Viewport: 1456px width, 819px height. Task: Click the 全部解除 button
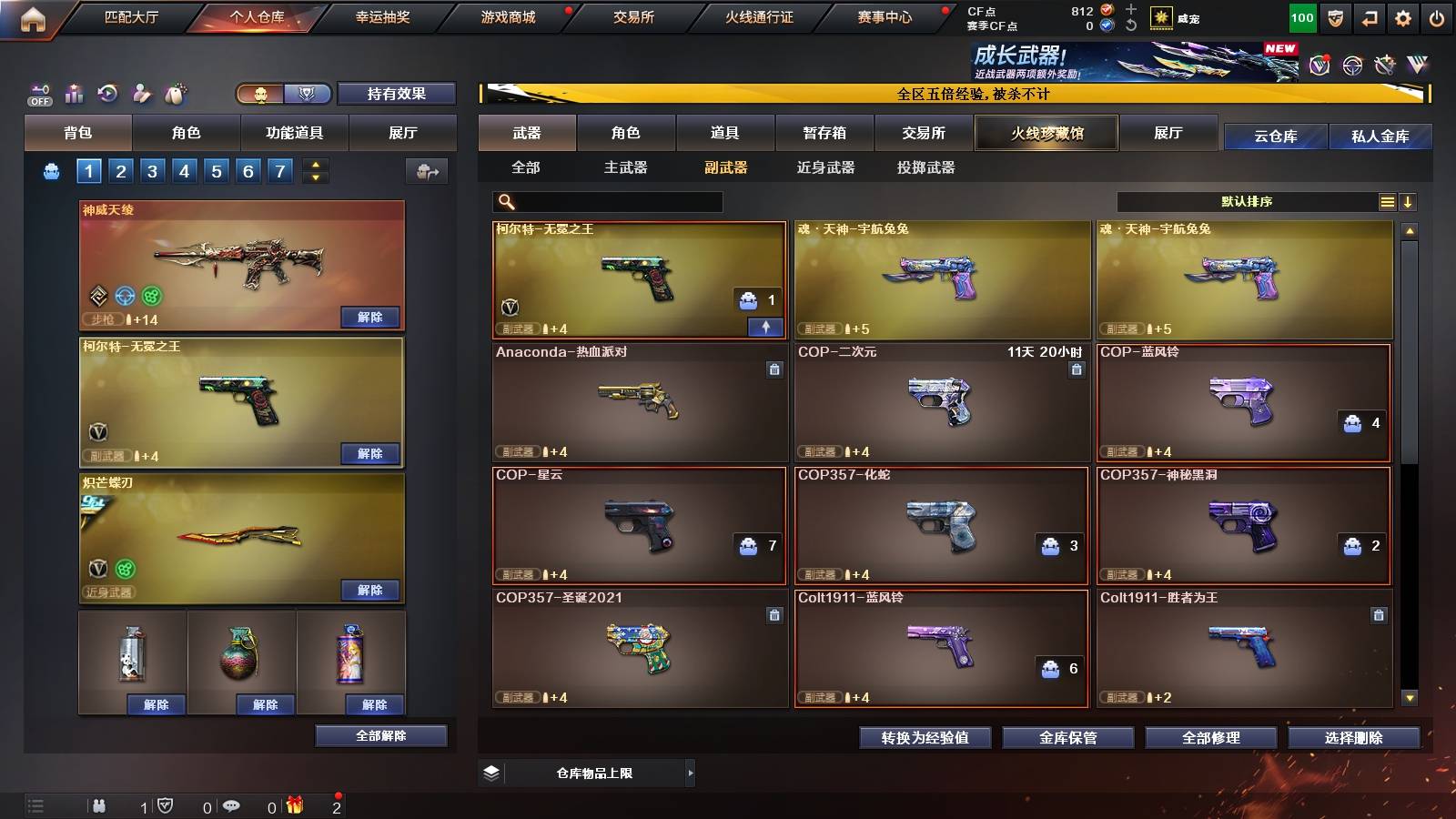382,735
